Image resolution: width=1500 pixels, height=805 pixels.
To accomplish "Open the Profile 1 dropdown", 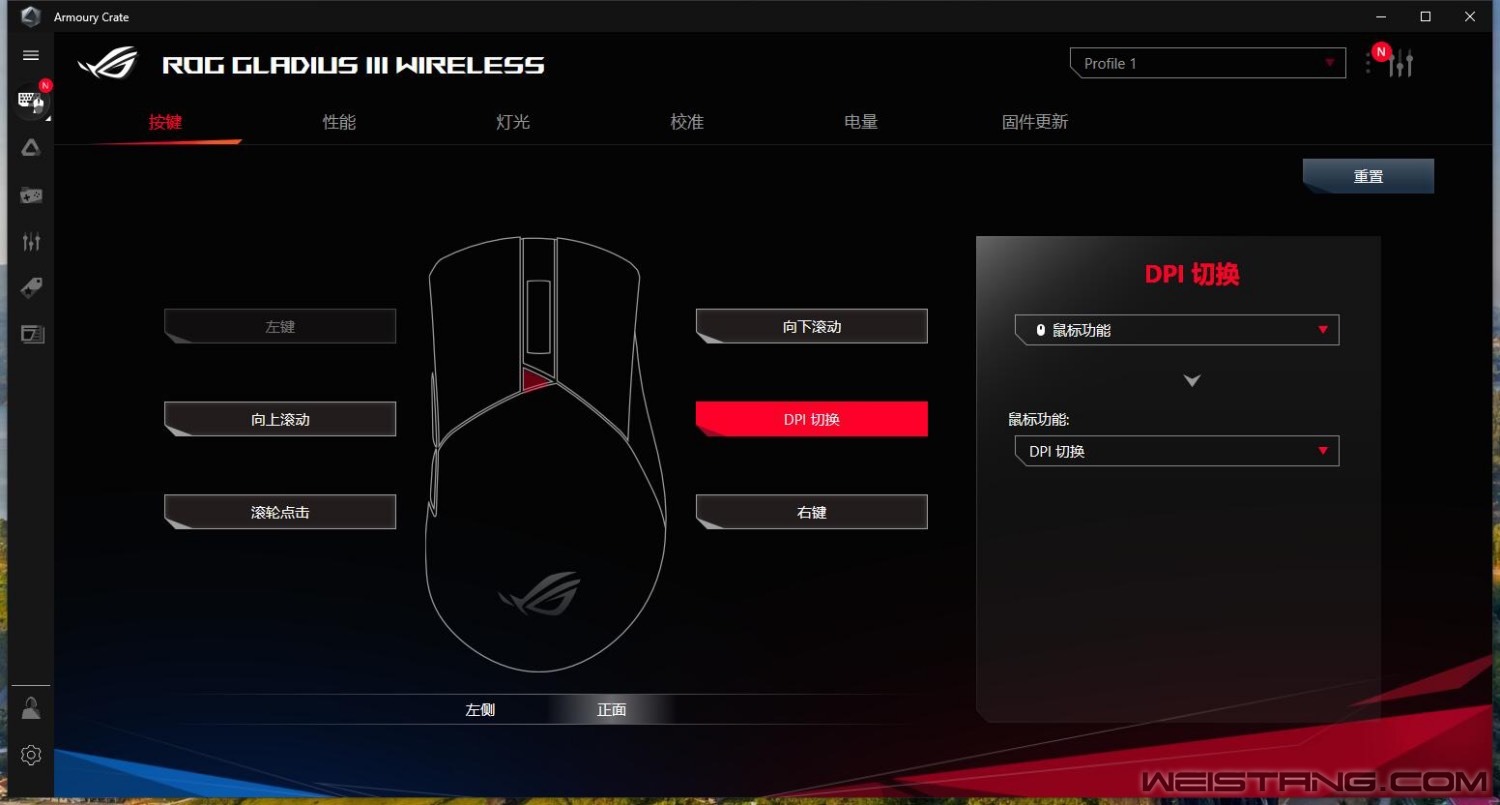I will 1208,63.
